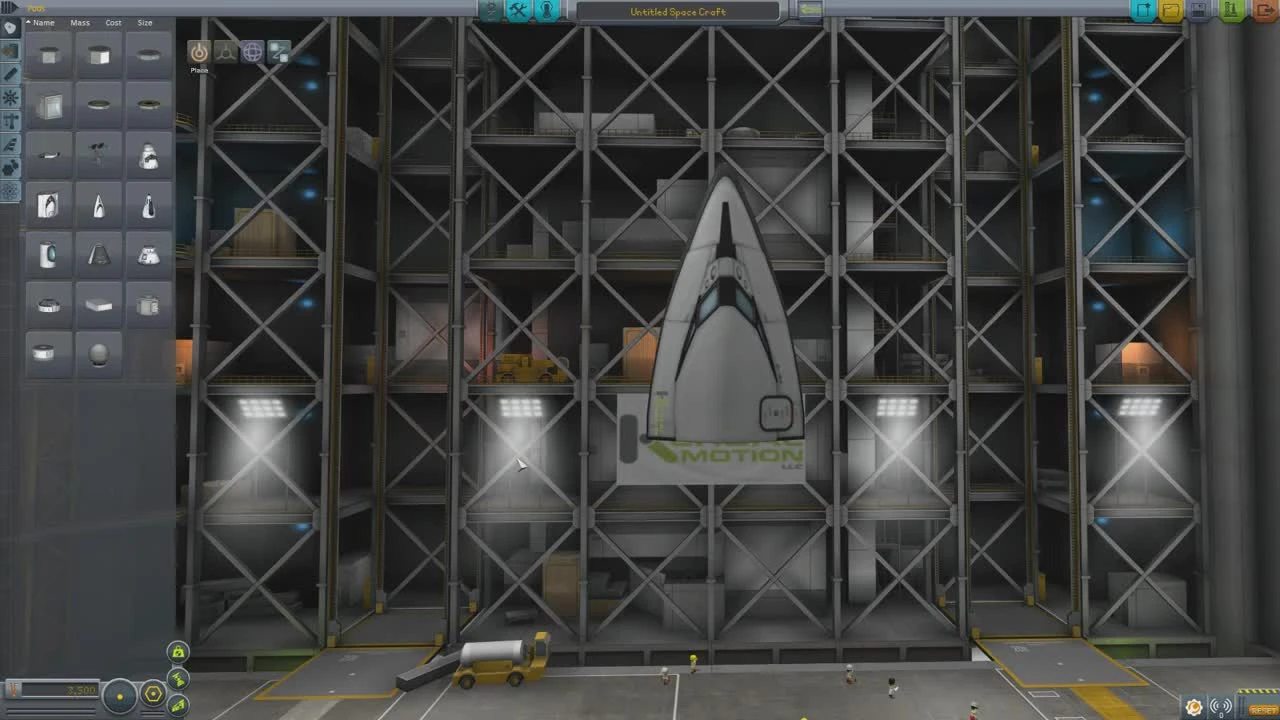Open the Fuel Tanks parts category
This screenshot has height=720, width=1280.
pyautogui.click(x=10, y=51)
